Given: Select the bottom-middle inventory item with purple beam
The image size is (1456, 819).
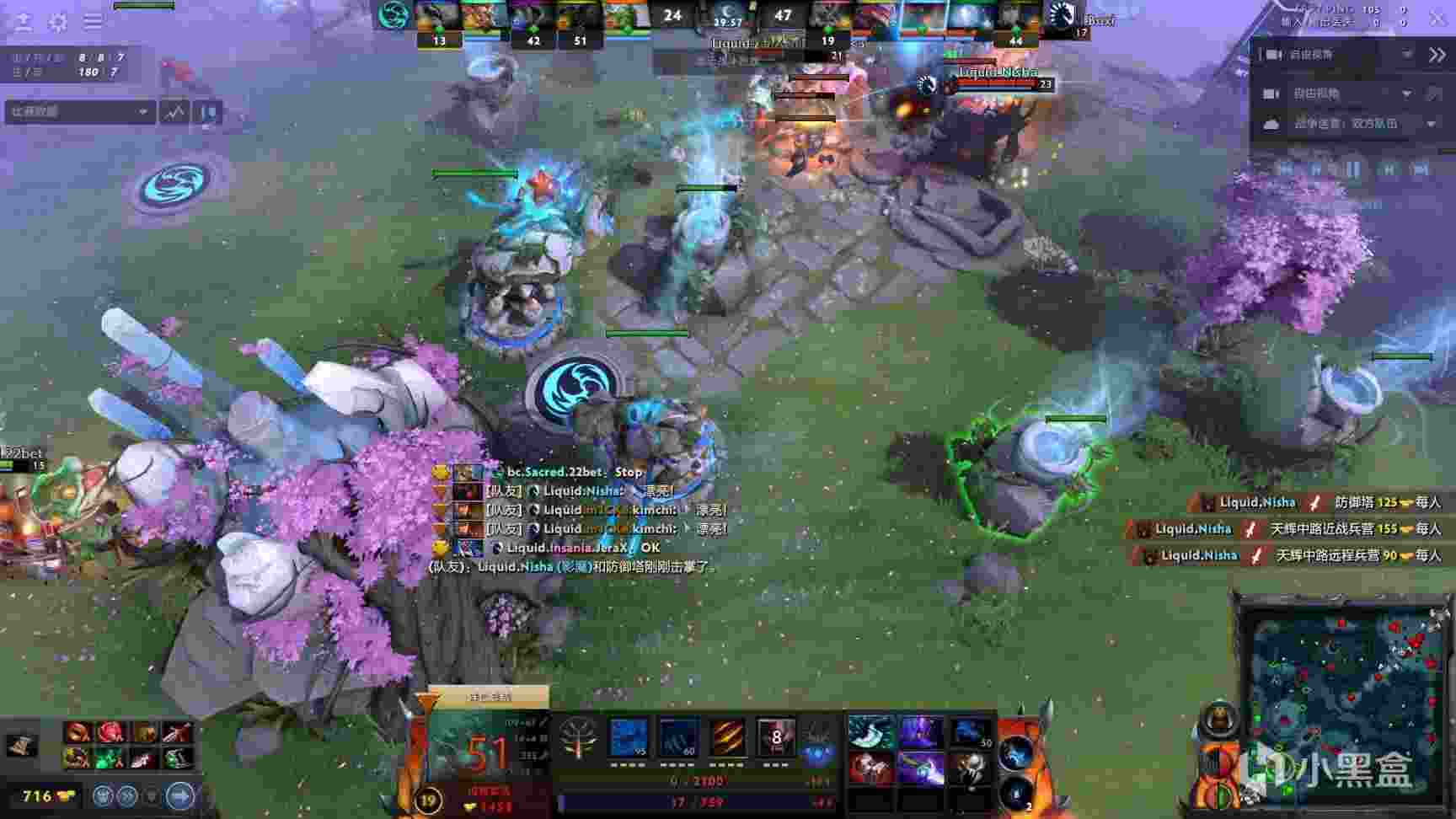Looking at the screenshot, I should tap(919, 768).
